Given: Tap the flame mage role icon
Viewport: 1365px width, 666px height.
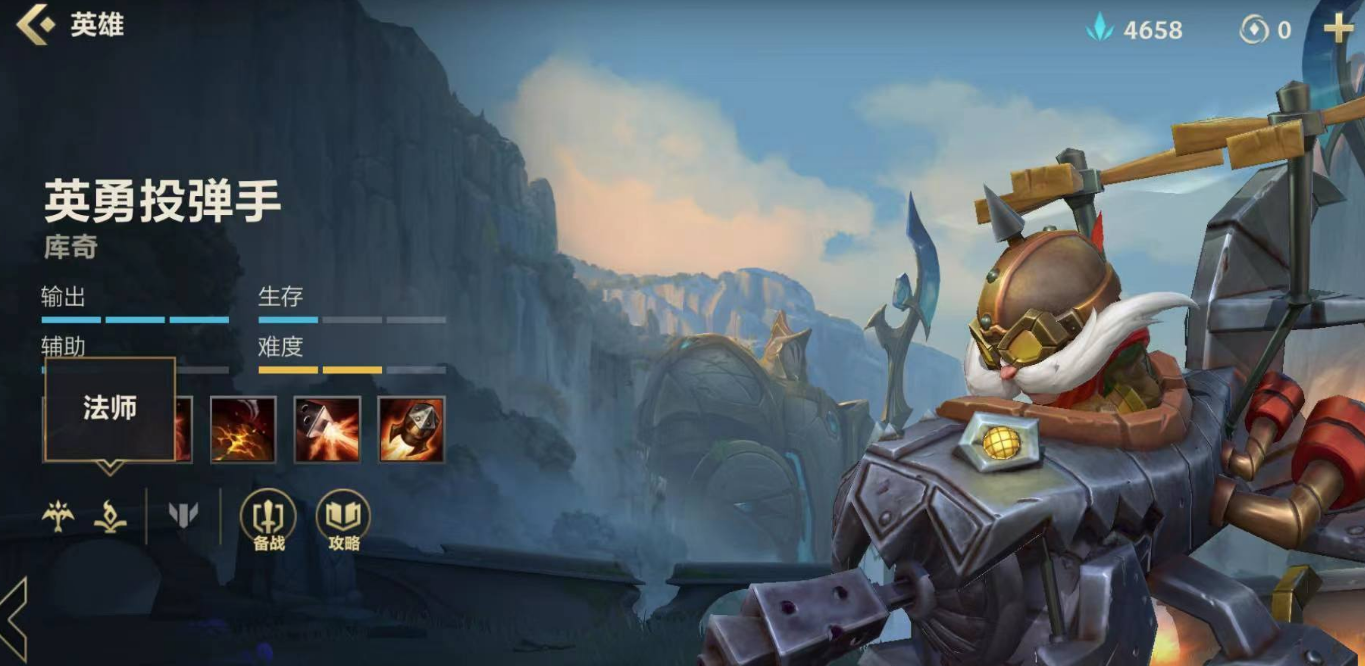Looking at the screenshot, I should [x=110, y=516].
